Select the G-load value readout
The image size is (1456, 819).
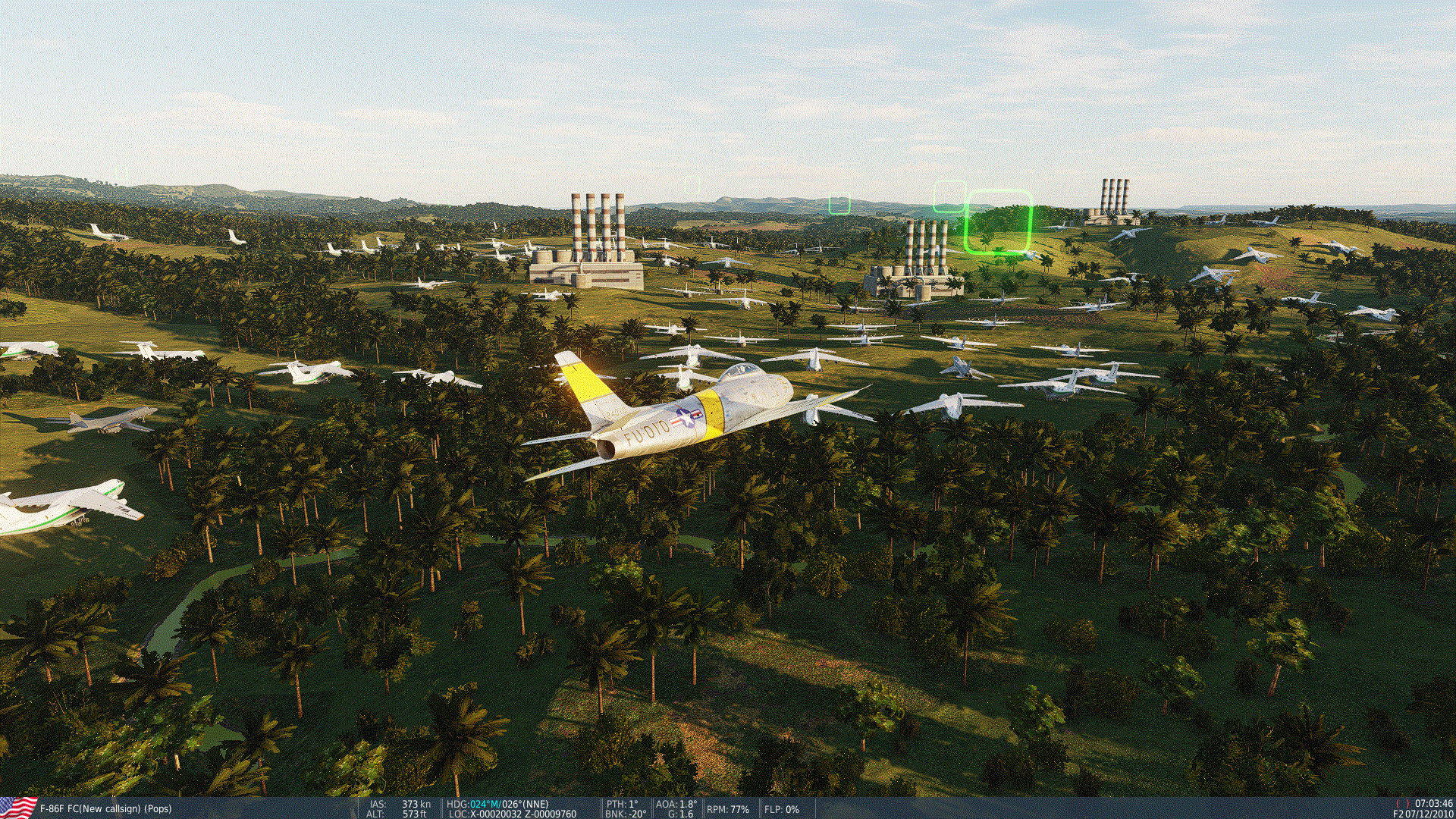681,814
